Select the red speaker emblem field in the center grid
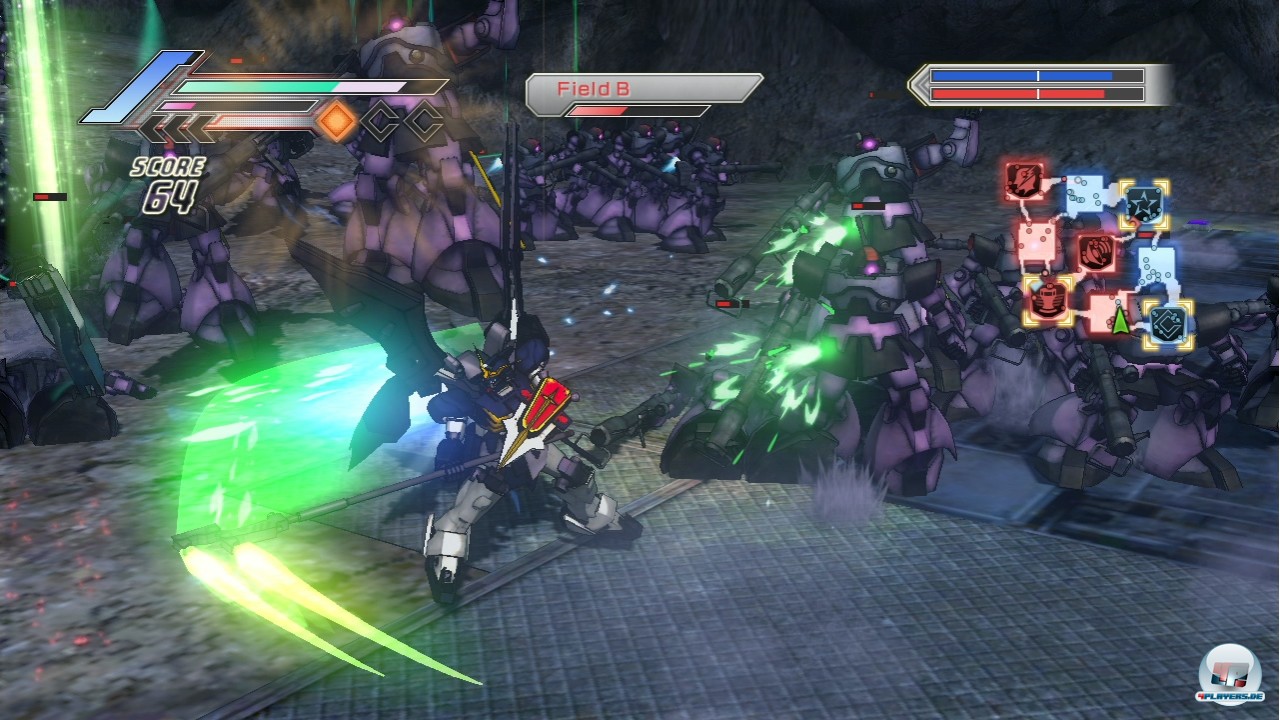The height and width of the screenshot is (720, 1280). 1097,251
